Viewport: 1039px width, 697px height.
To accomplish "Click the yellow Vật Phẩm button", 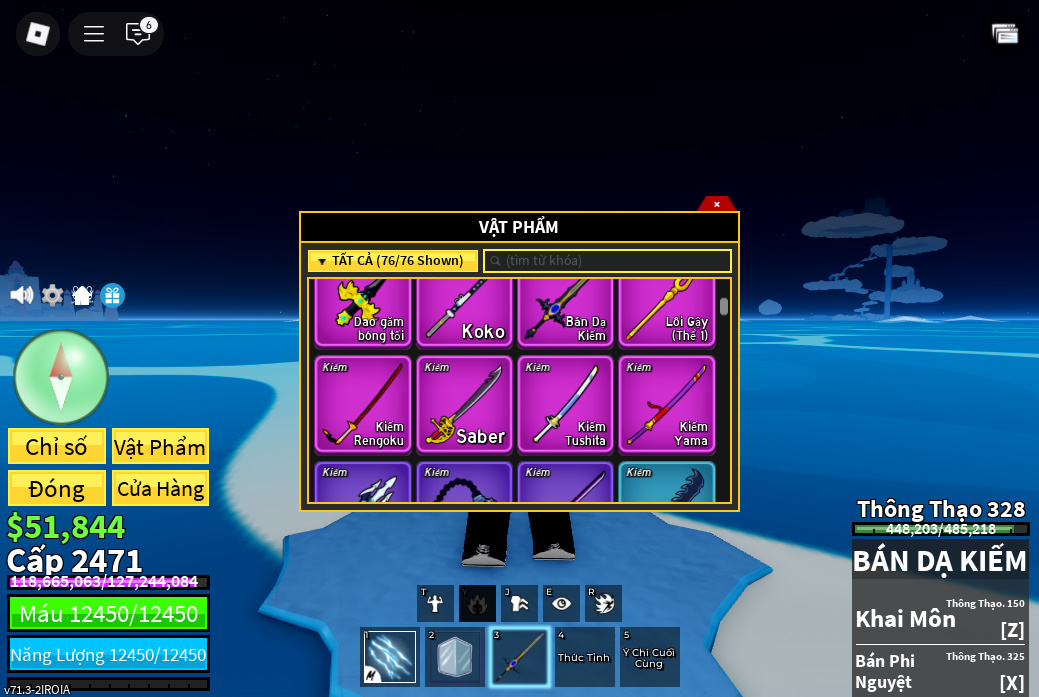I will [160, 446].
